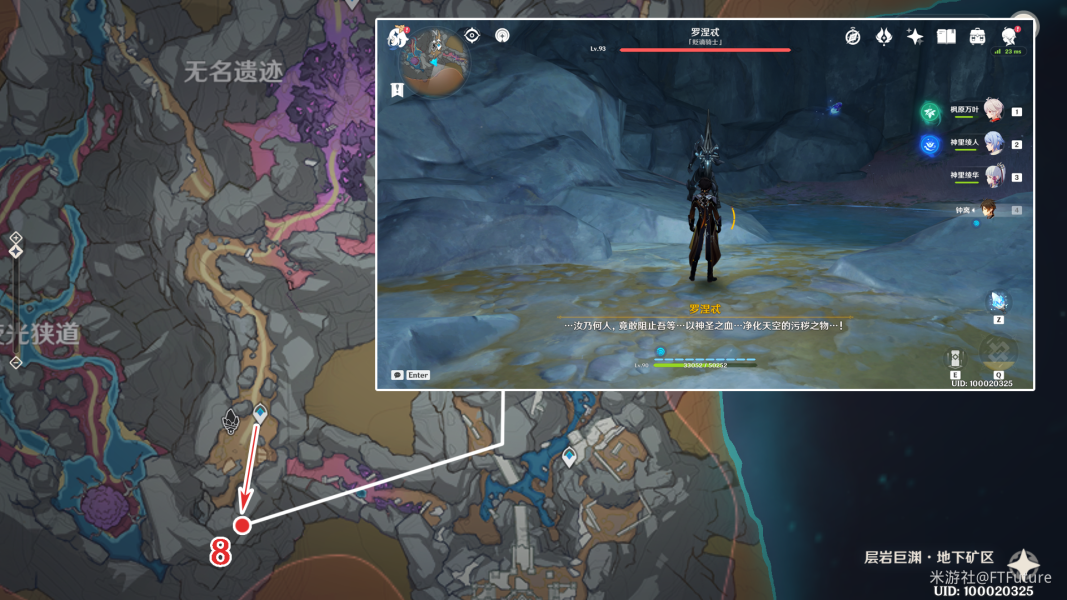This screenshot has height=600, width=1067.
Task: Click the map zoom-out minus button
Action: pos(16,363)
